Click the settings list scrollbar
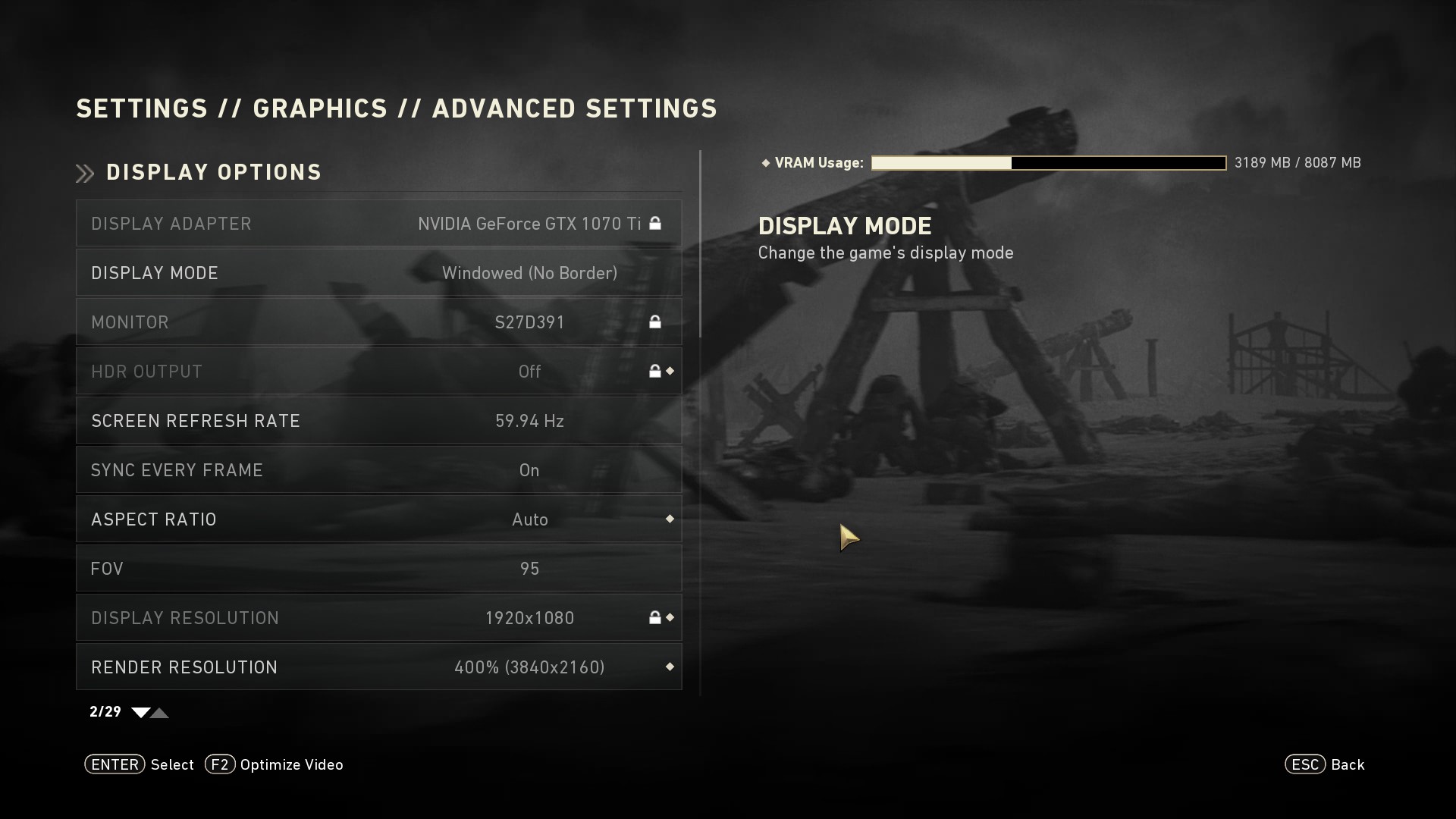 (x=700, y=244)
